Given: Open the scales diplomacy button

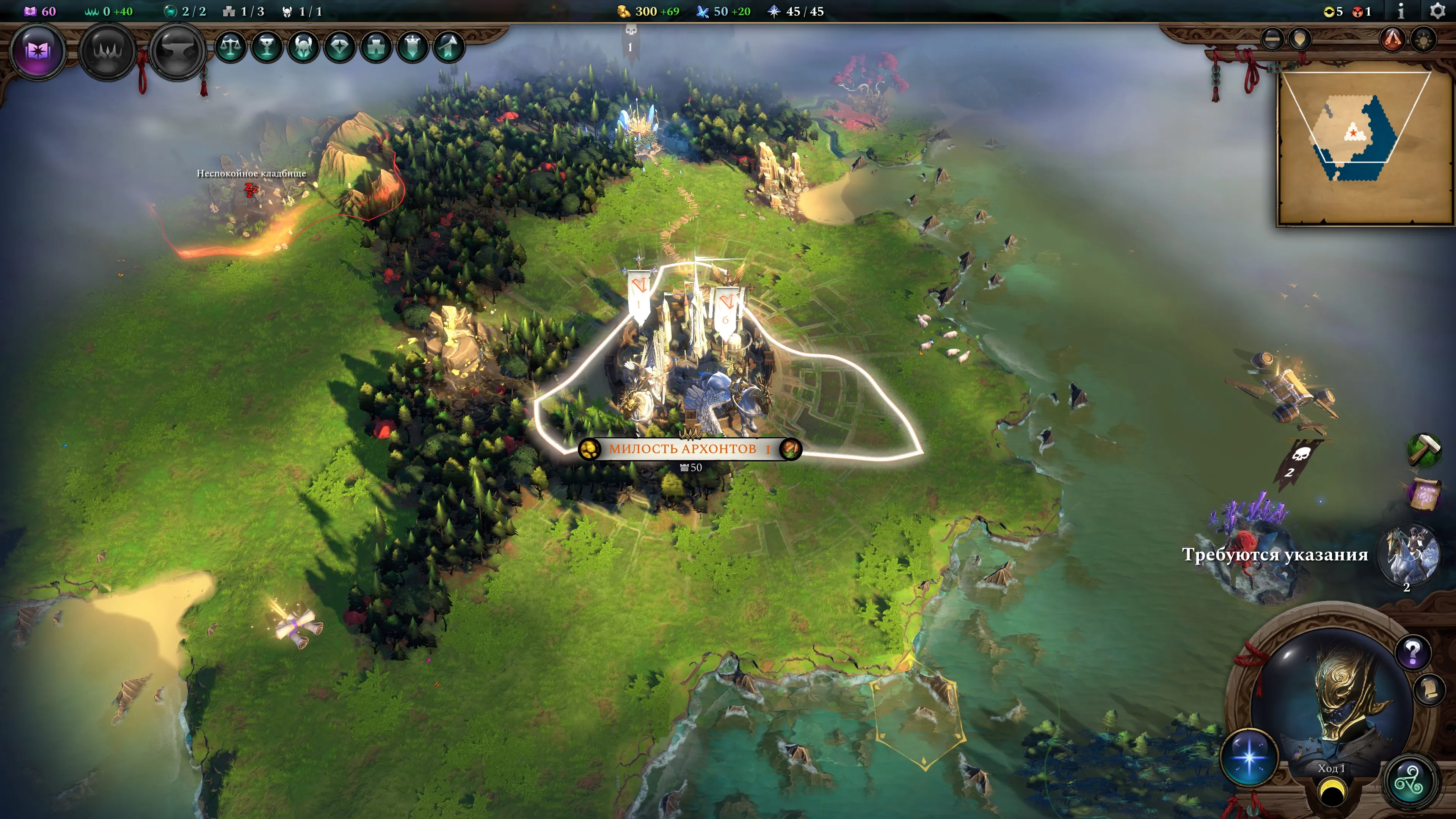Looking at the screenshot, I should (x=231, y=47).
